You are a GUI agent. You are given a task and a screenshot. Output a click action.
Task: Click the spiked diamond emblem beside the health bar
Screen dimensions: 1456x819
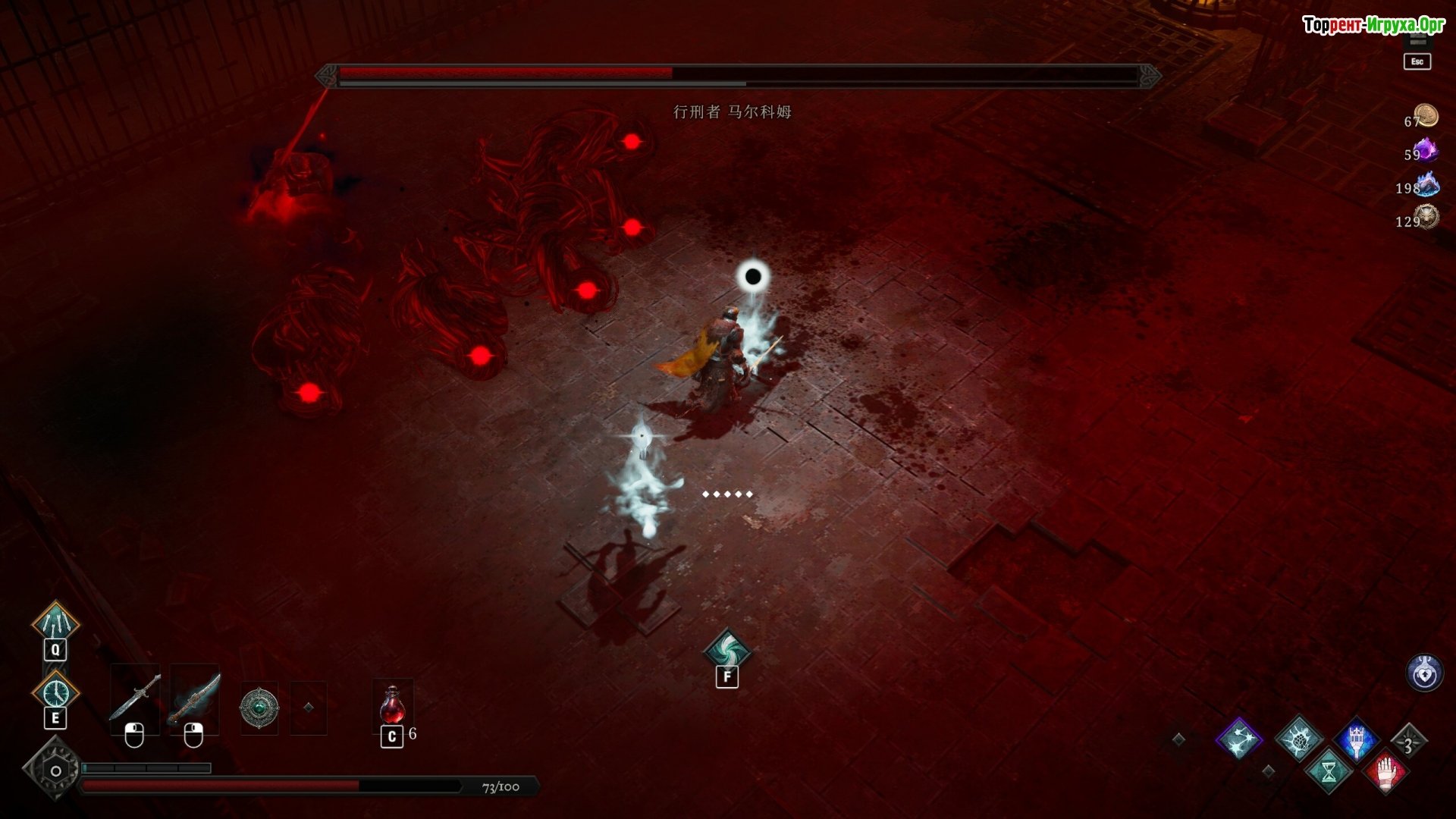[x=55, y=770]
